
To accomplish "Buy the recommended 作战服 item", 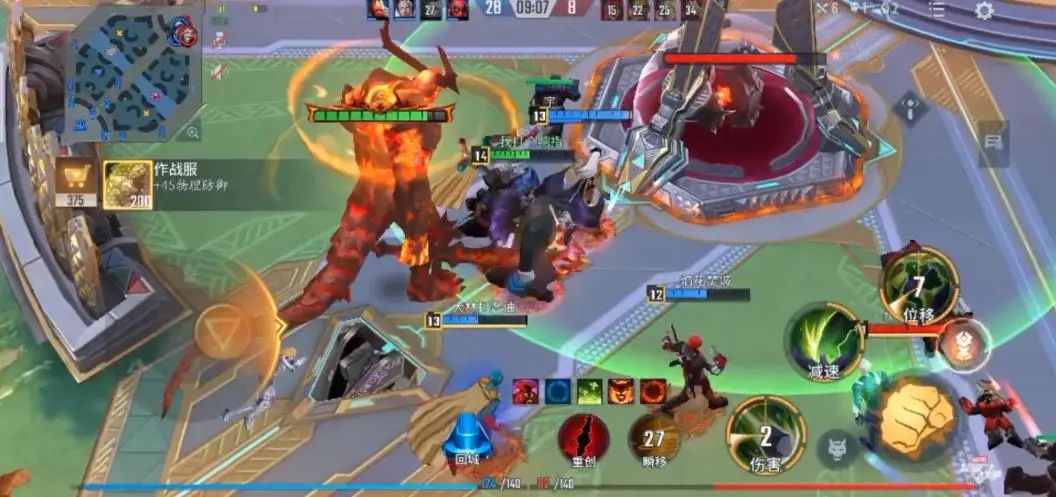I will (x=128, y=185).
